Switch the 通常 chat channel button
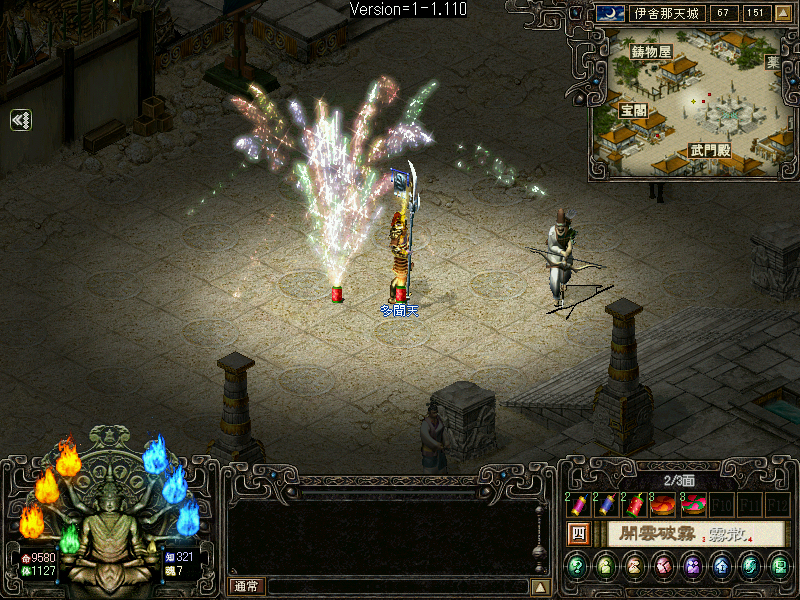This screenshot has height=600, width=800. click(x=246, y=586)
